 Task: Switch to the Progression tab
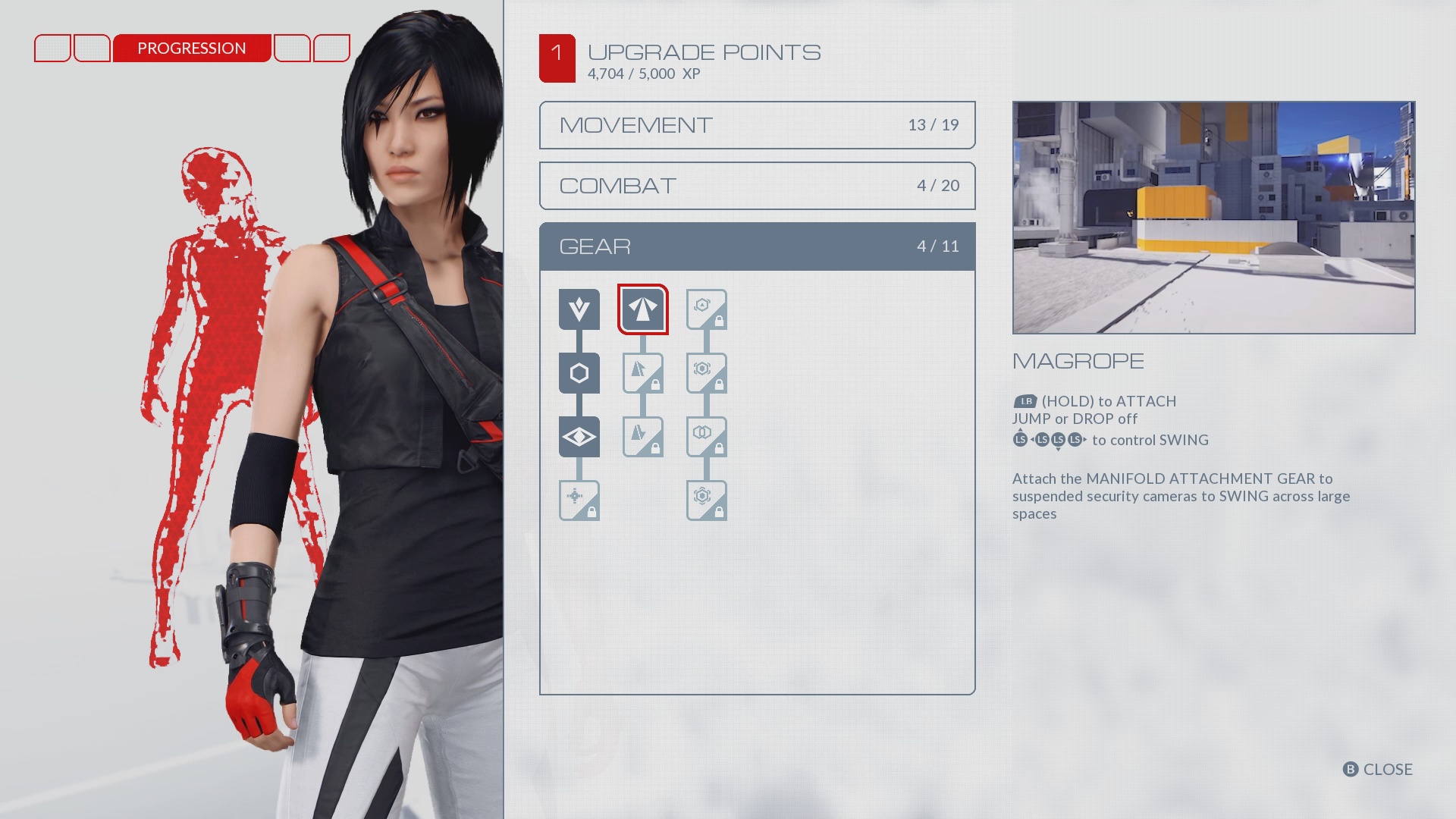pos(192,49)
